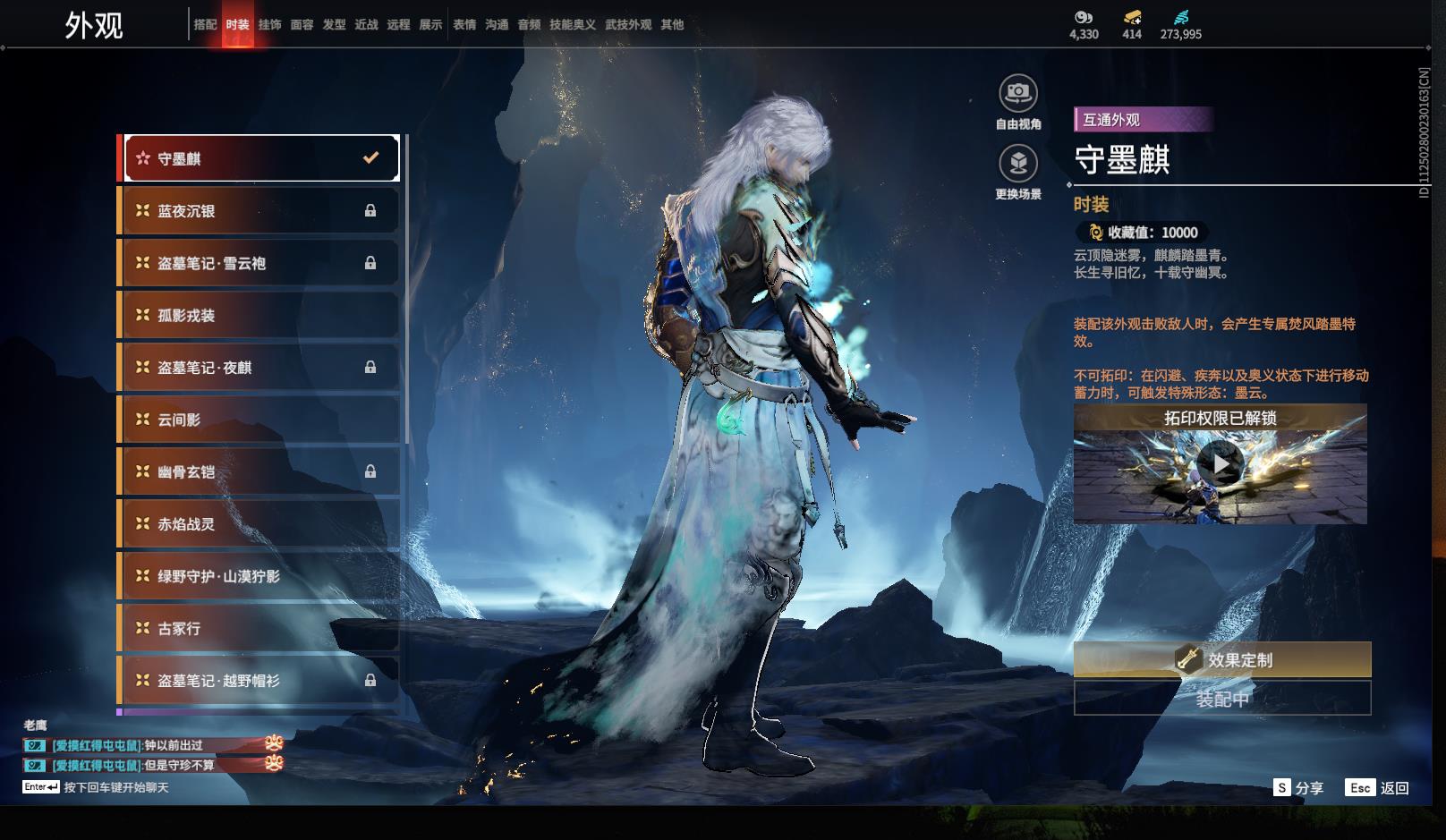The image size is (1446, 840).
Task: Go to the 其他 tab
Action: coord(672,25)
